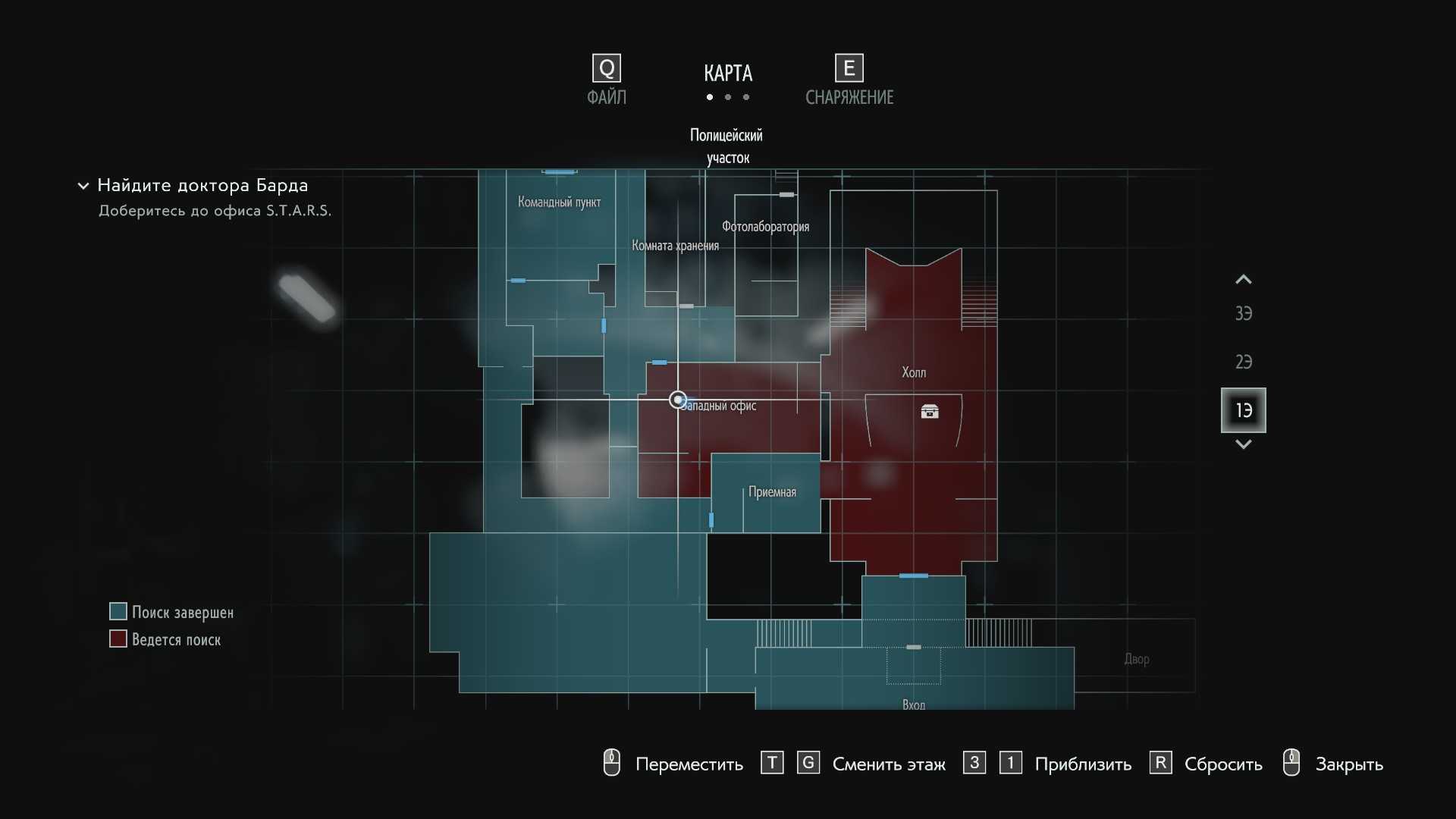Click the floor up arrow
This screenshot has height=819, width=1456.
[1243, 280]
